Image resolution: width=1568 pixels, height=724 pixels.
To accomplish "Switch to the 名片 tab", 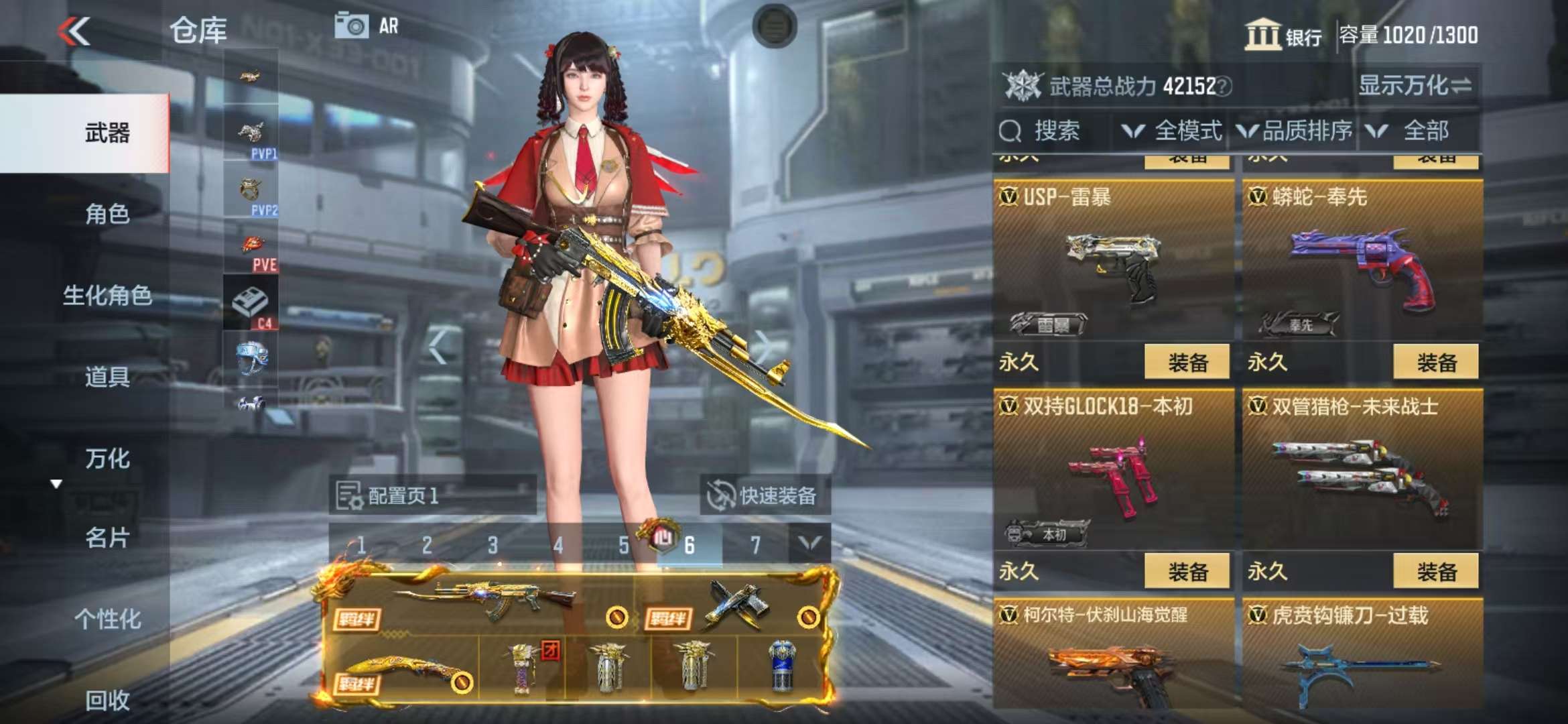I will [x=107, y=538].
